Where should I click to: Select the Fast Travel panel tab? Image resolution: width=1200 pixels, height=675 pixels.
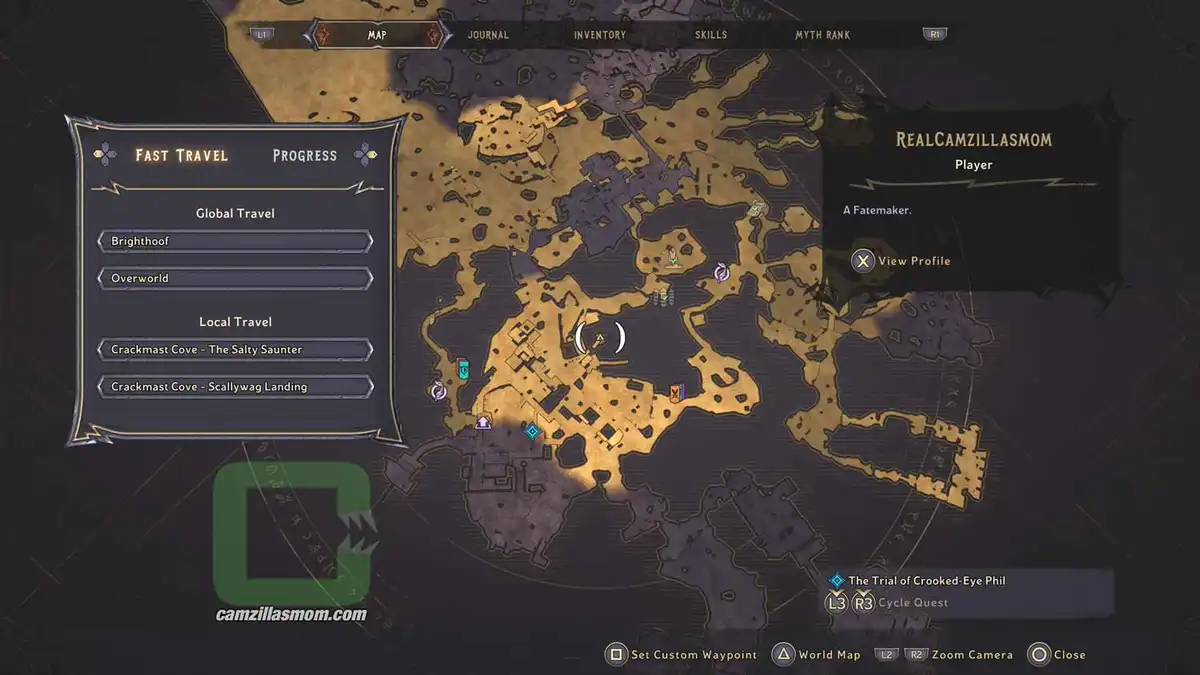(182, 156)
